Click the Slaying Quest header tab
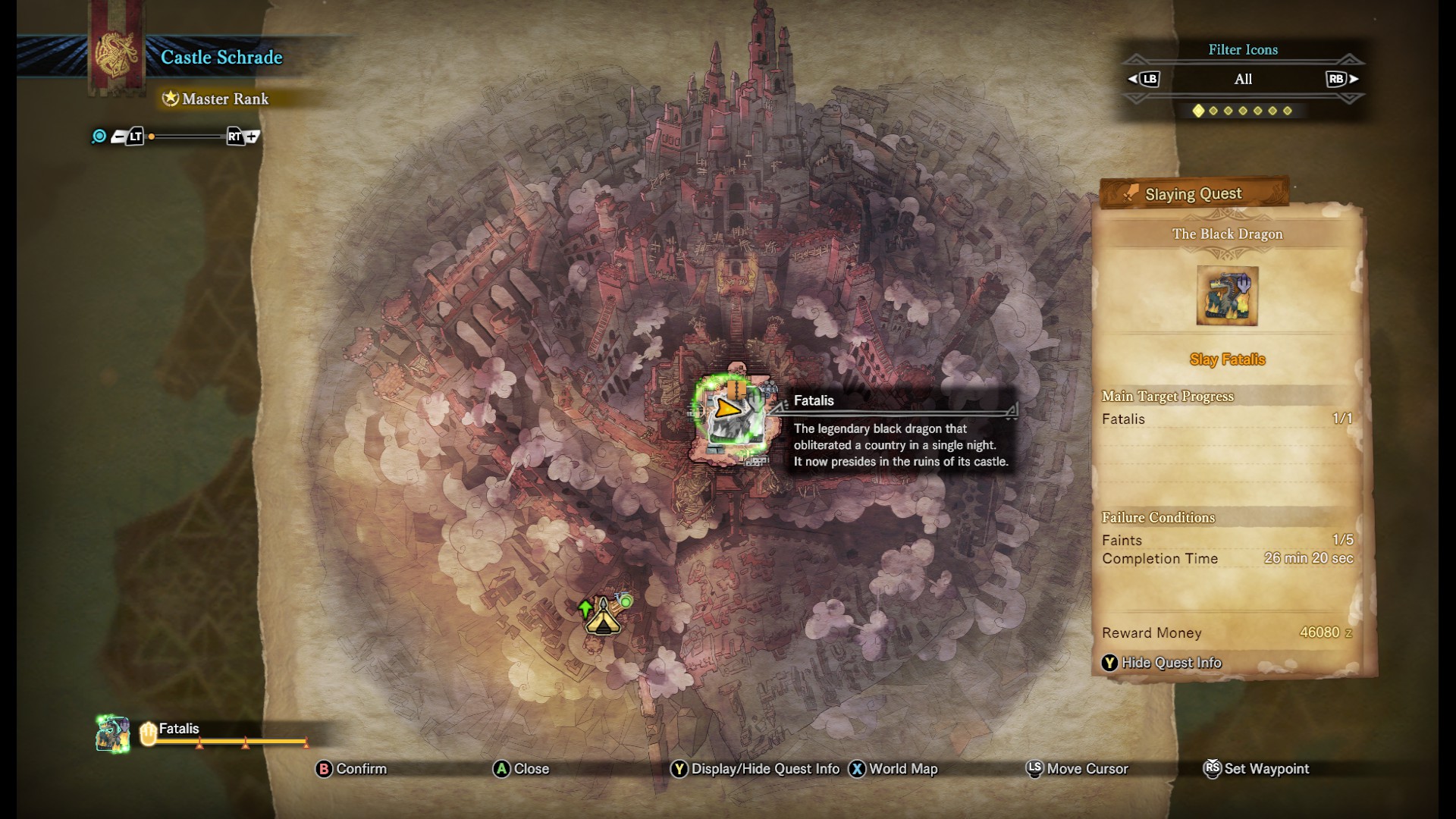Viewport: 1456px width, 819px height. 1193,194
